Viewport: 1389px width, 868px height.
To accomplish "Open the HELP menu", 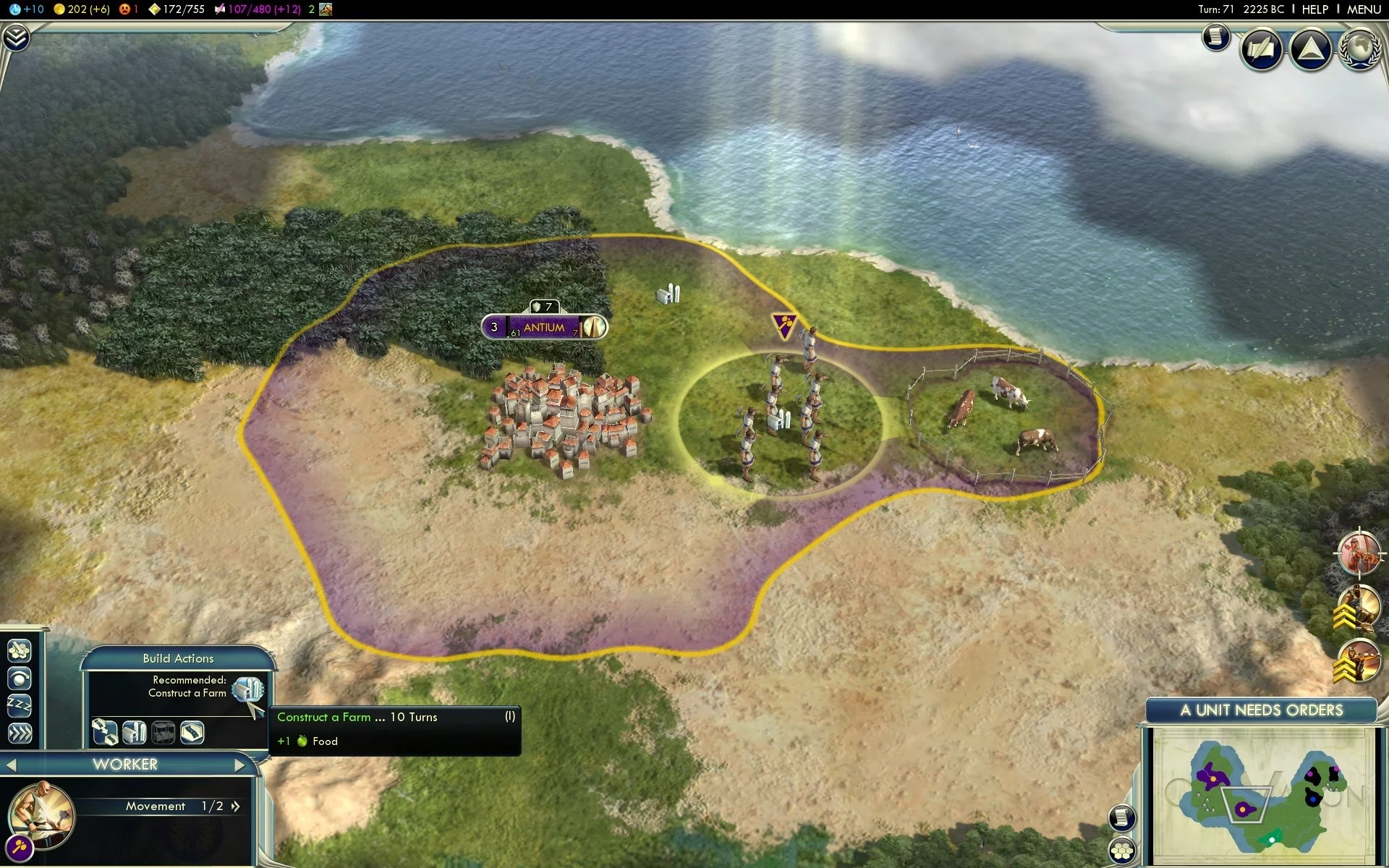I will click(1314, 9).
